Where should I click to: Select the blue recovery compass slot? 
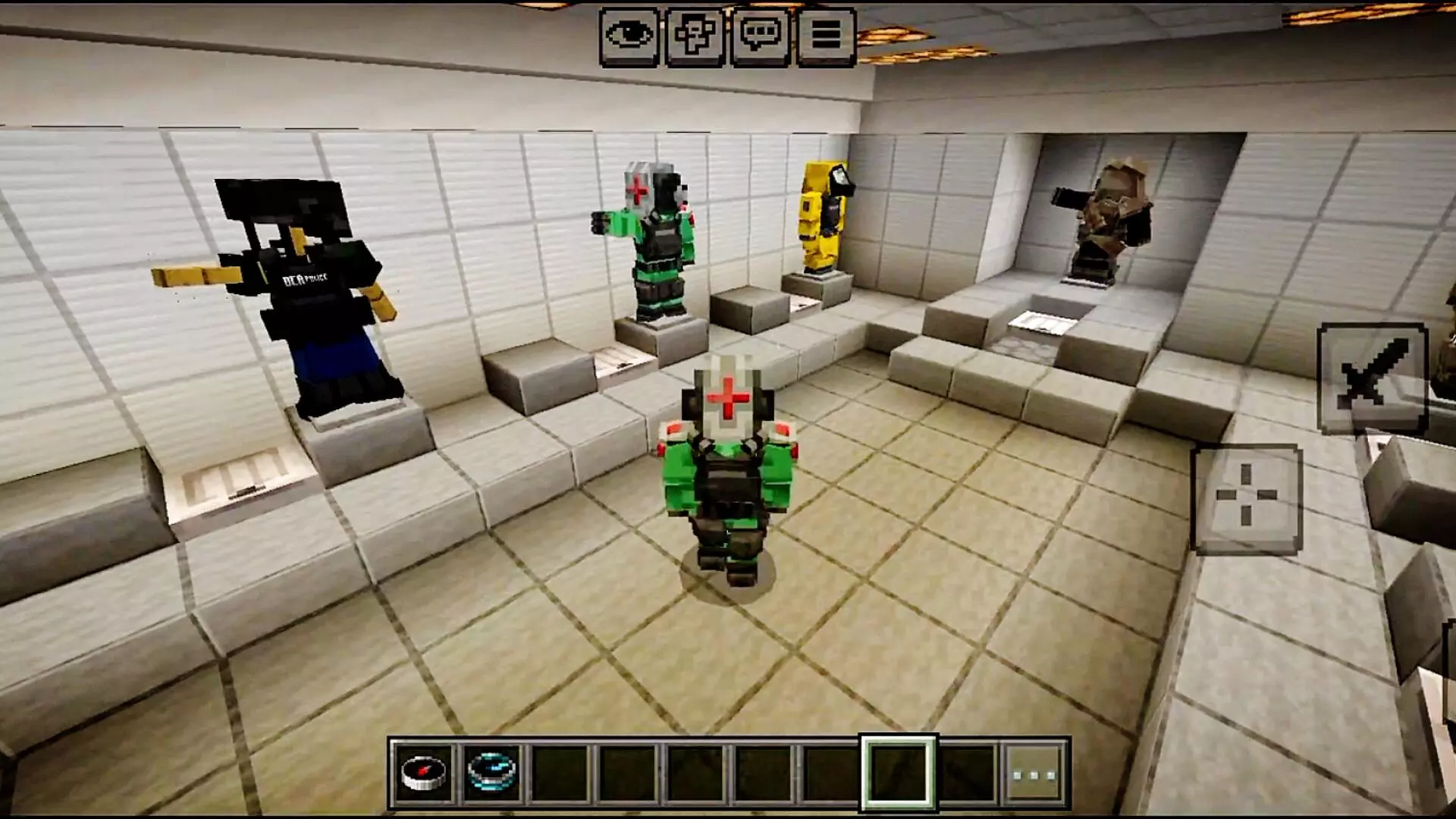tap(492, 773)
